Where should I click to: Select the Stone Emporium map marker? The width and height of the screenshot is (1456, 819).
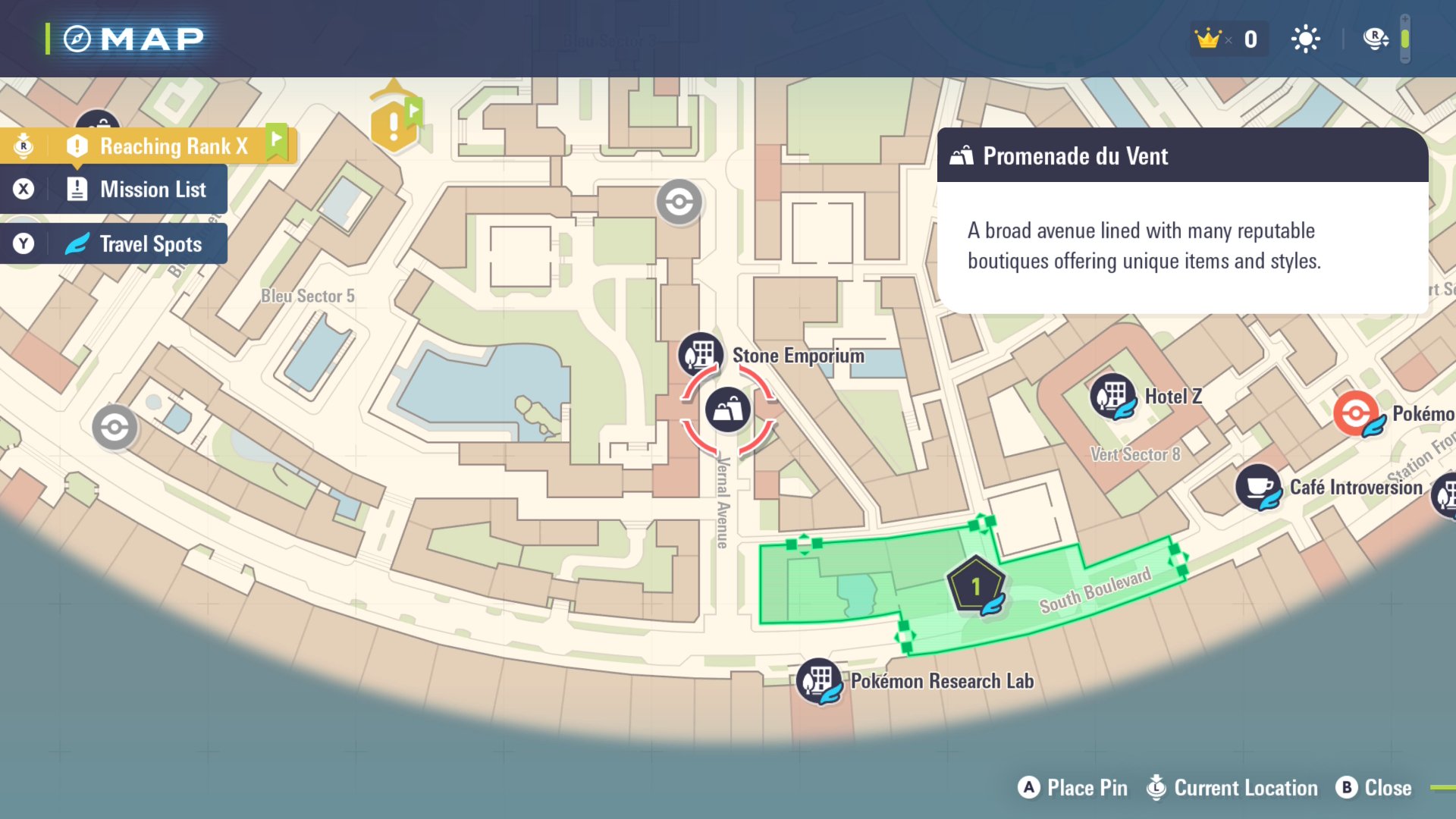(x=700, y=354)
